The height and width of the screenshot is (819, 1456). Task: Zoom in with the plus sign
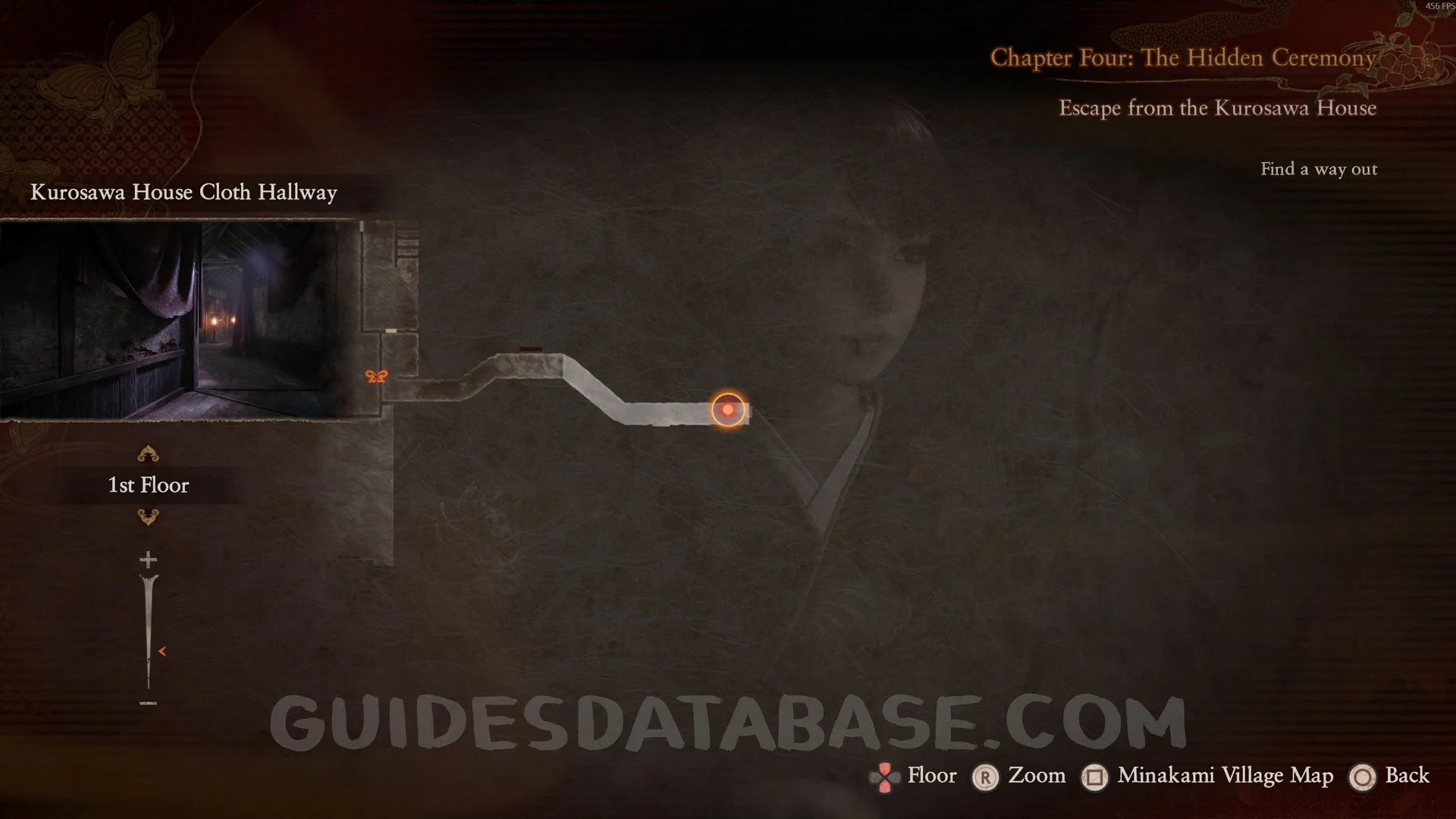pyautogui.click(x=148, y=560)
